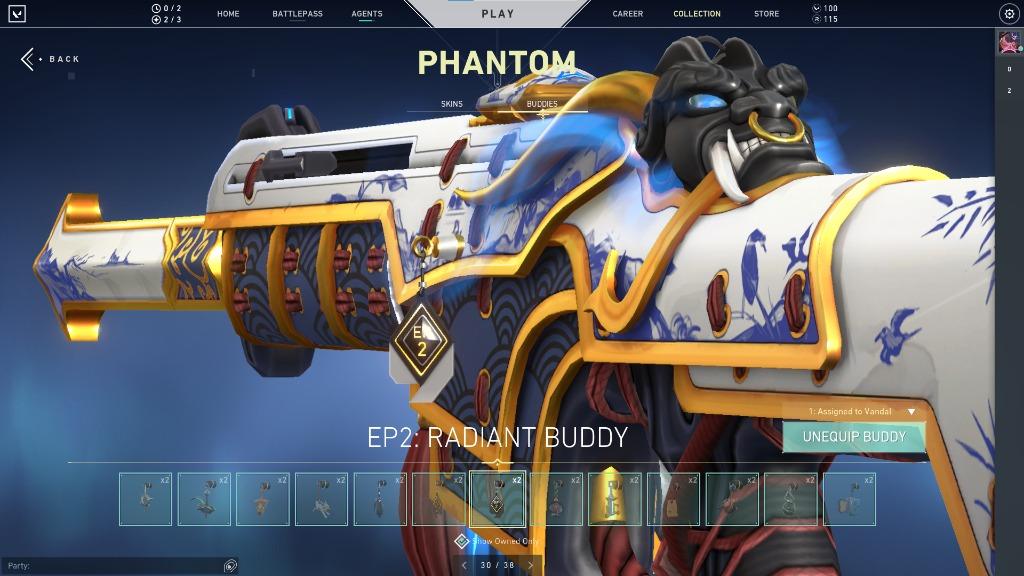The width and height of the screenshot is (1024, 576).
Task: Open settings via the gear icon
Action: (x=1009, y=14)
